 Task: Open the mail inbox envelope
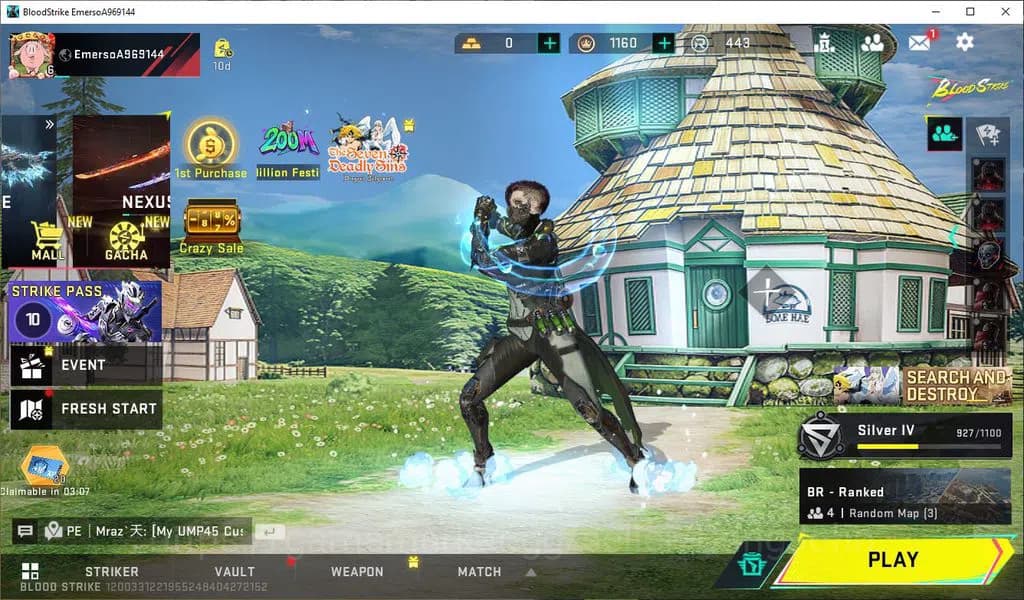[919, 42]
